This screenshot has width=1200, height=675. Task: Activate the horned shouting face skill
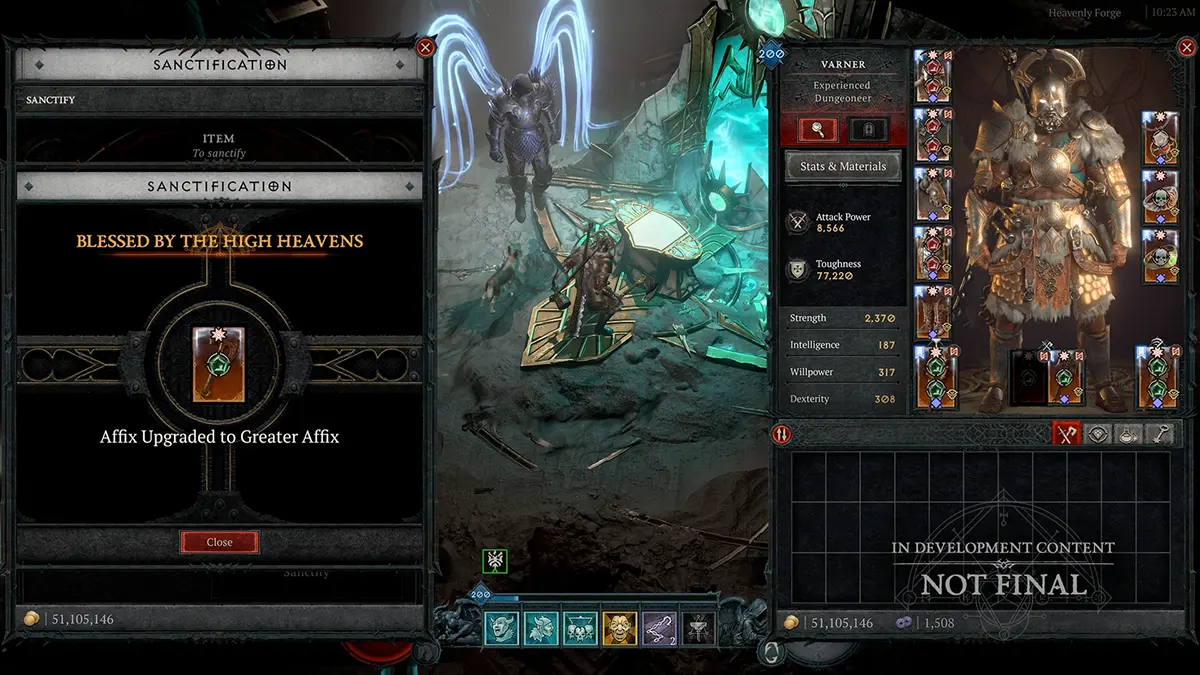pos(501,628)
